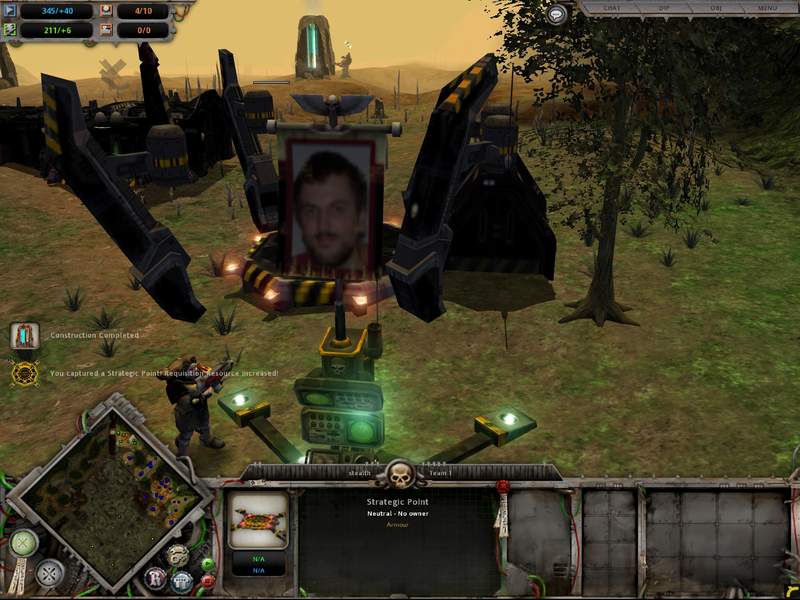Click the small red round button
This screenshot has width=800, height=600.
click(x=207, y=581)
